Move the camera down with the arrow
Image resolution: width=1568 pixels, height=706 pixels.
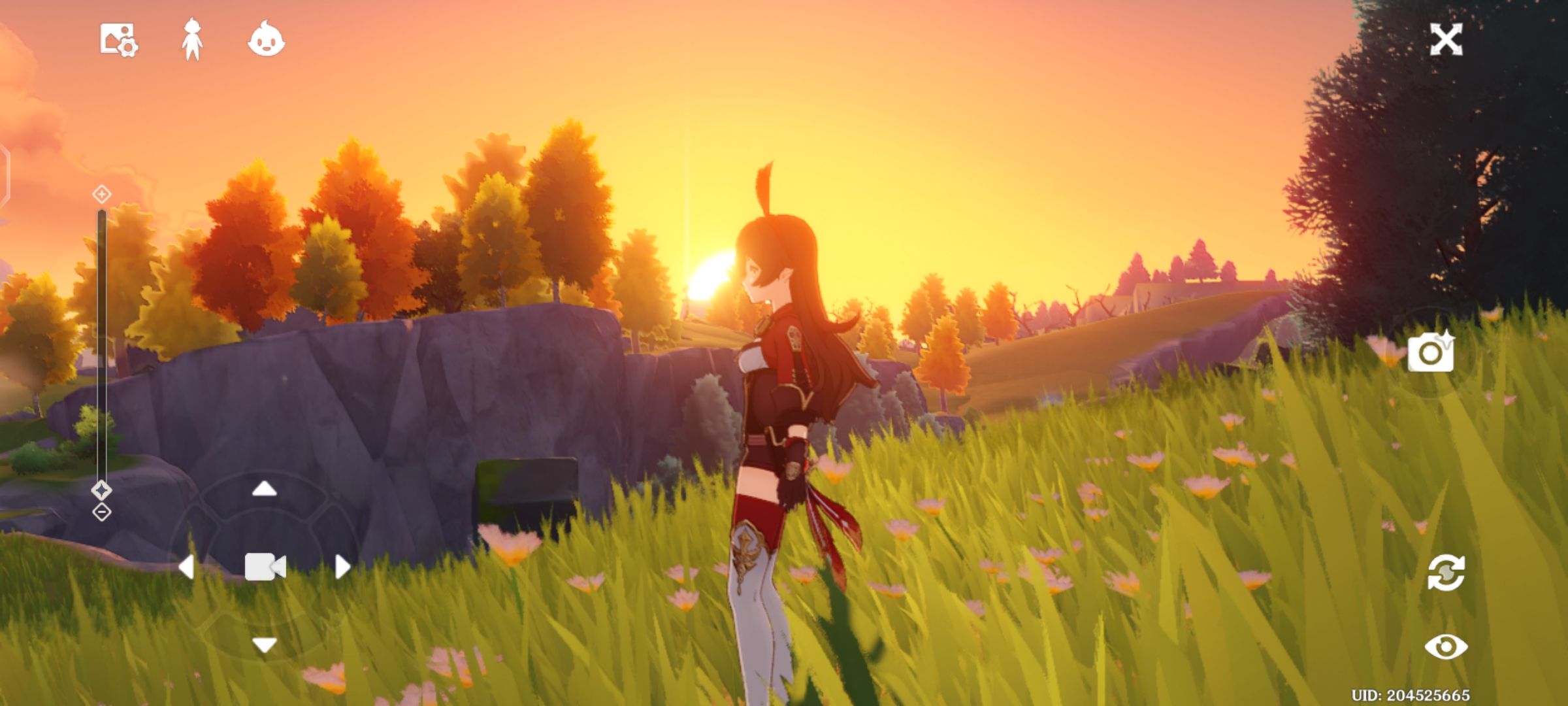(265, 645)
